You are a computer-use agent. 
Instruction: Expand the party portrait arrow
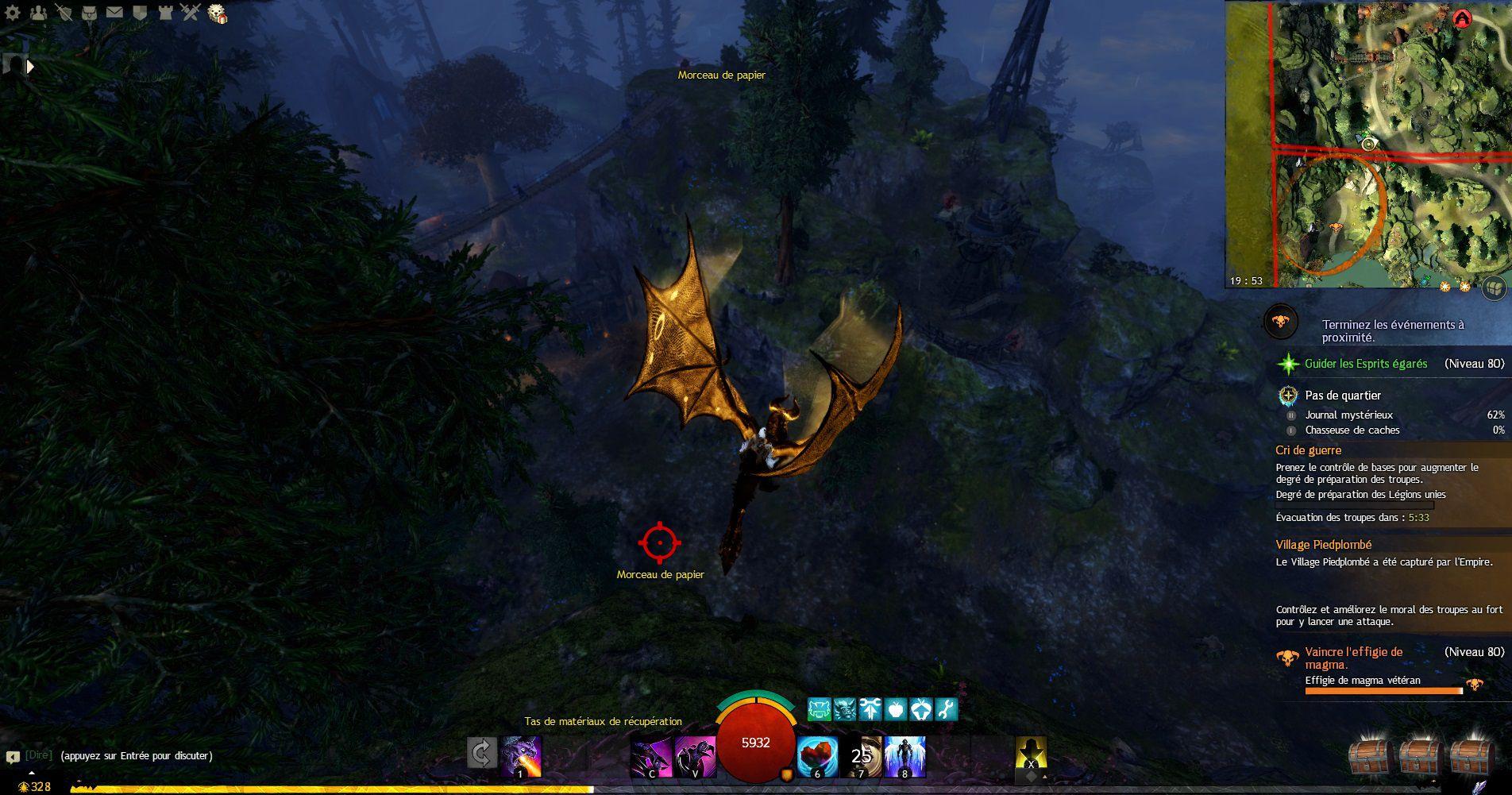point(30,67)
